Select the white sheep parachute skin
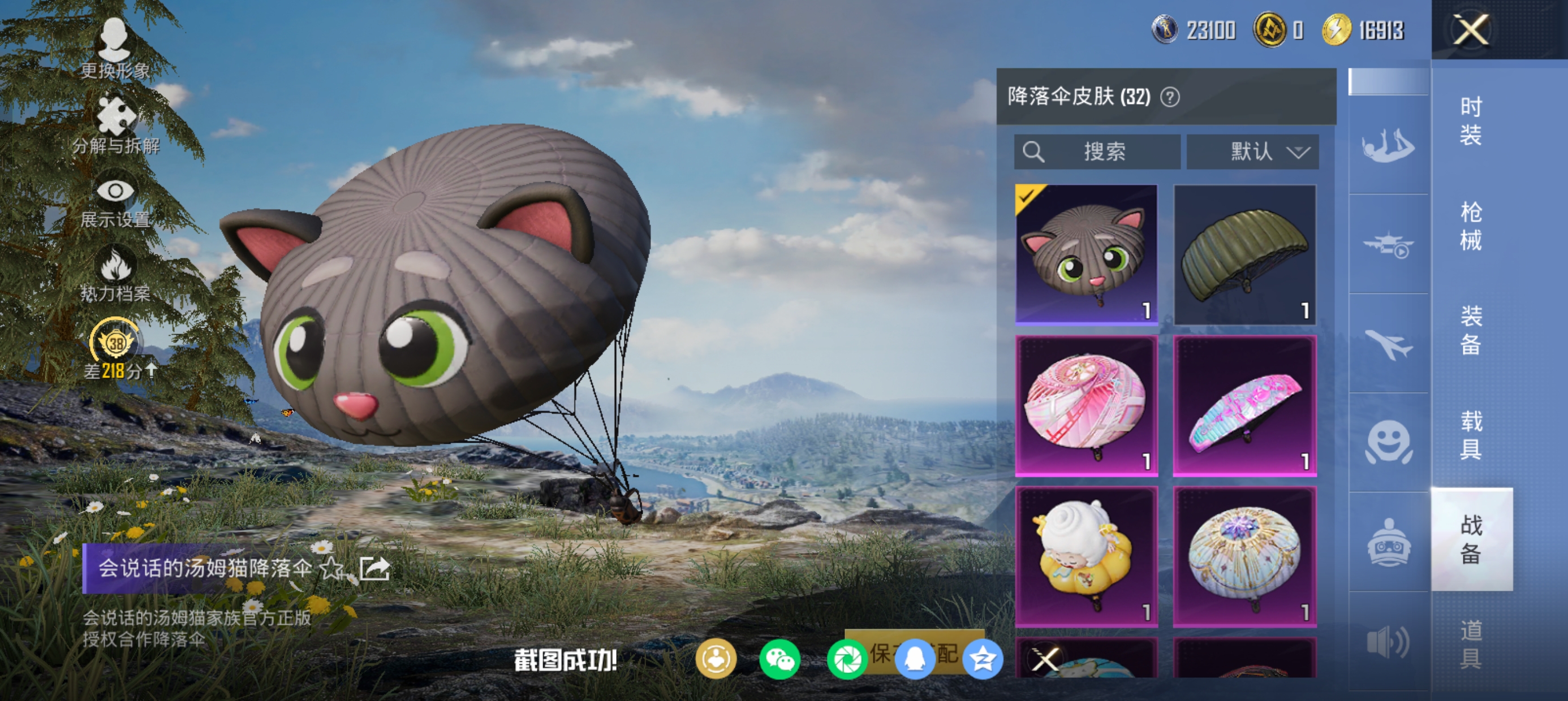The width and height of the screenshot is (1568, 701). coord(1086,556)
